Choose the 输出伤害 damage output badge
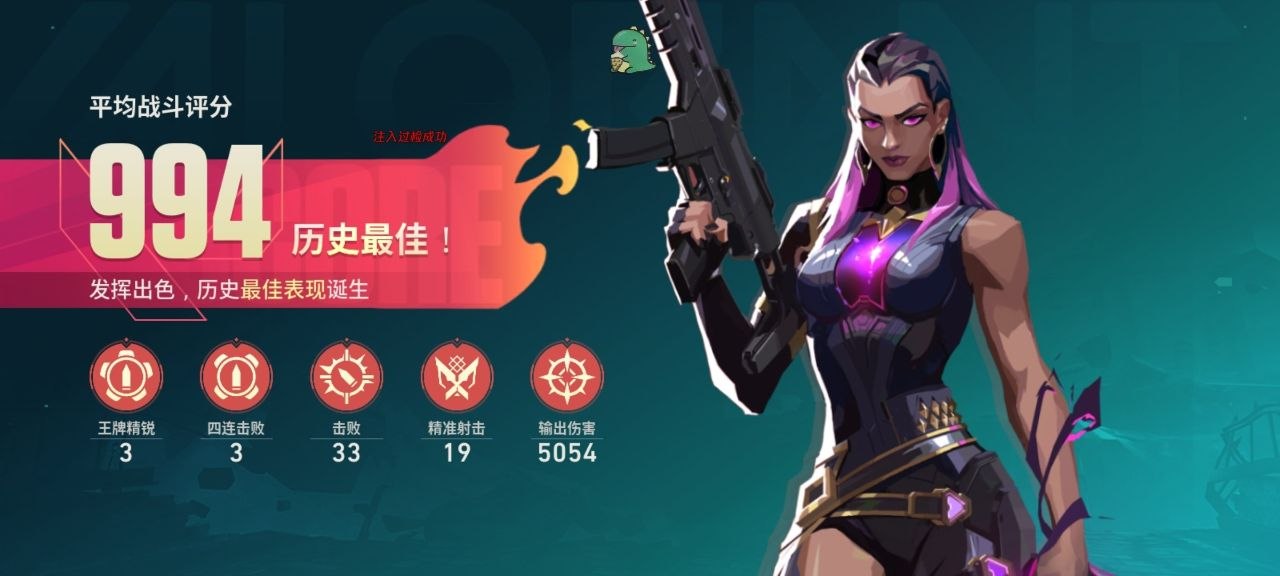 pos(567,377)
